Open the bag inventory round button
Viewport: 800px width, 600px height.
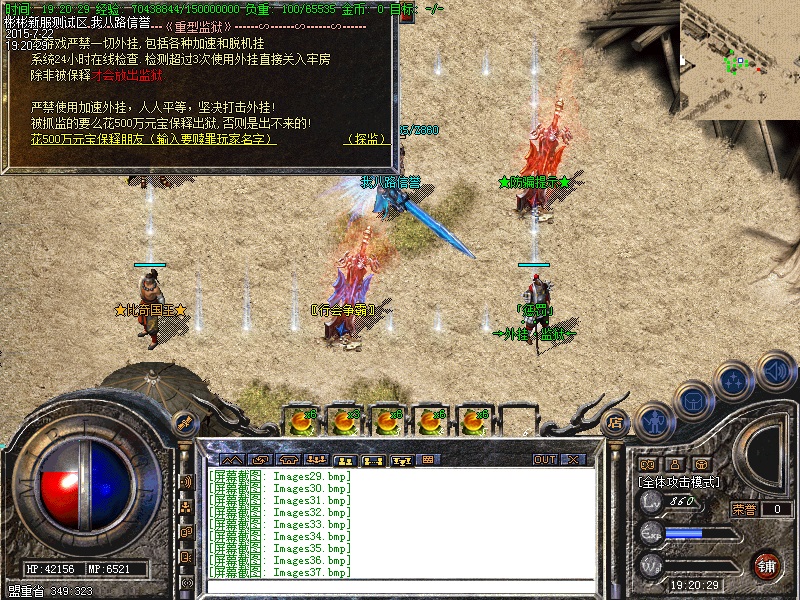coord(694,400)
